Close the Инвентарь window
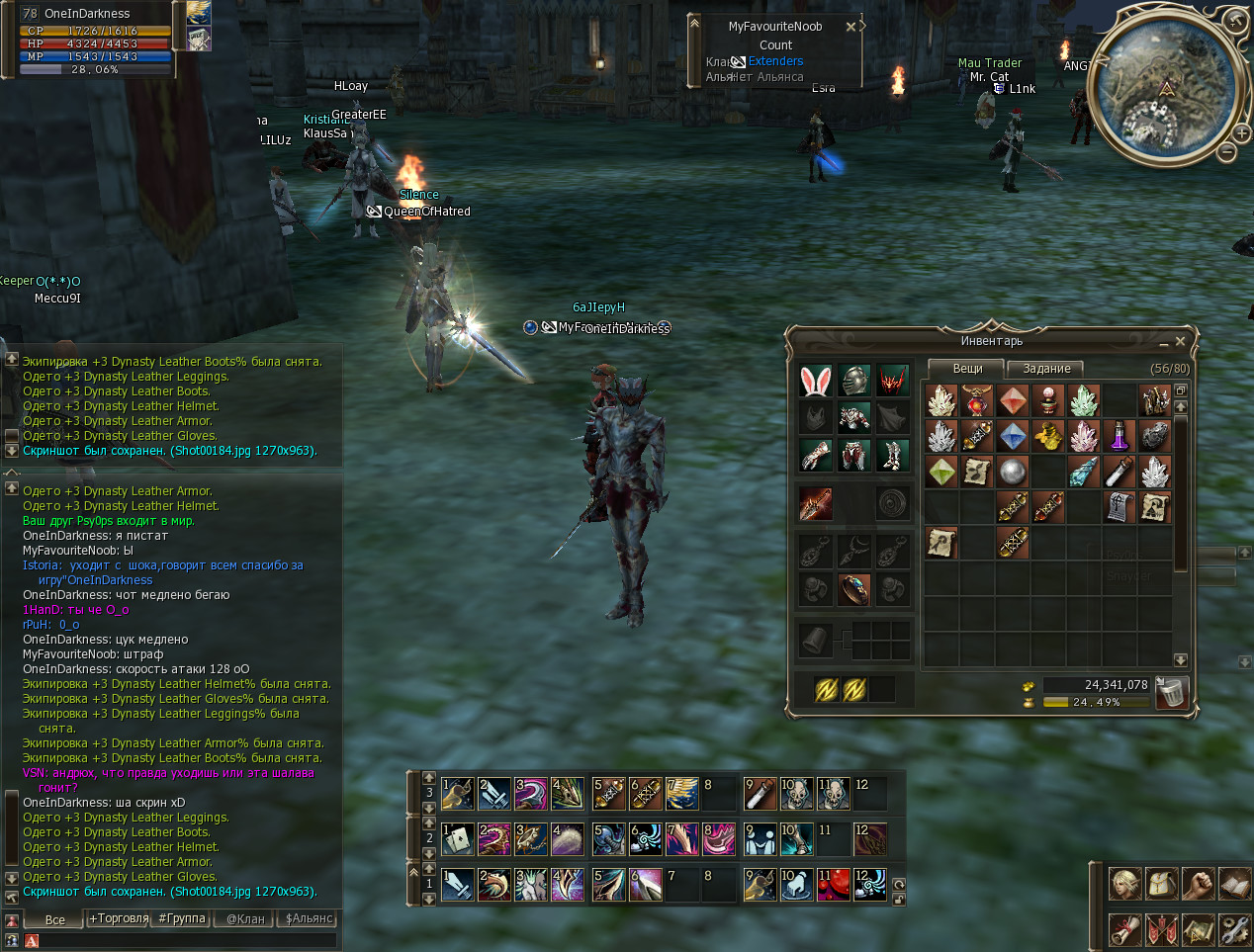 click(x=1180, y=341)
